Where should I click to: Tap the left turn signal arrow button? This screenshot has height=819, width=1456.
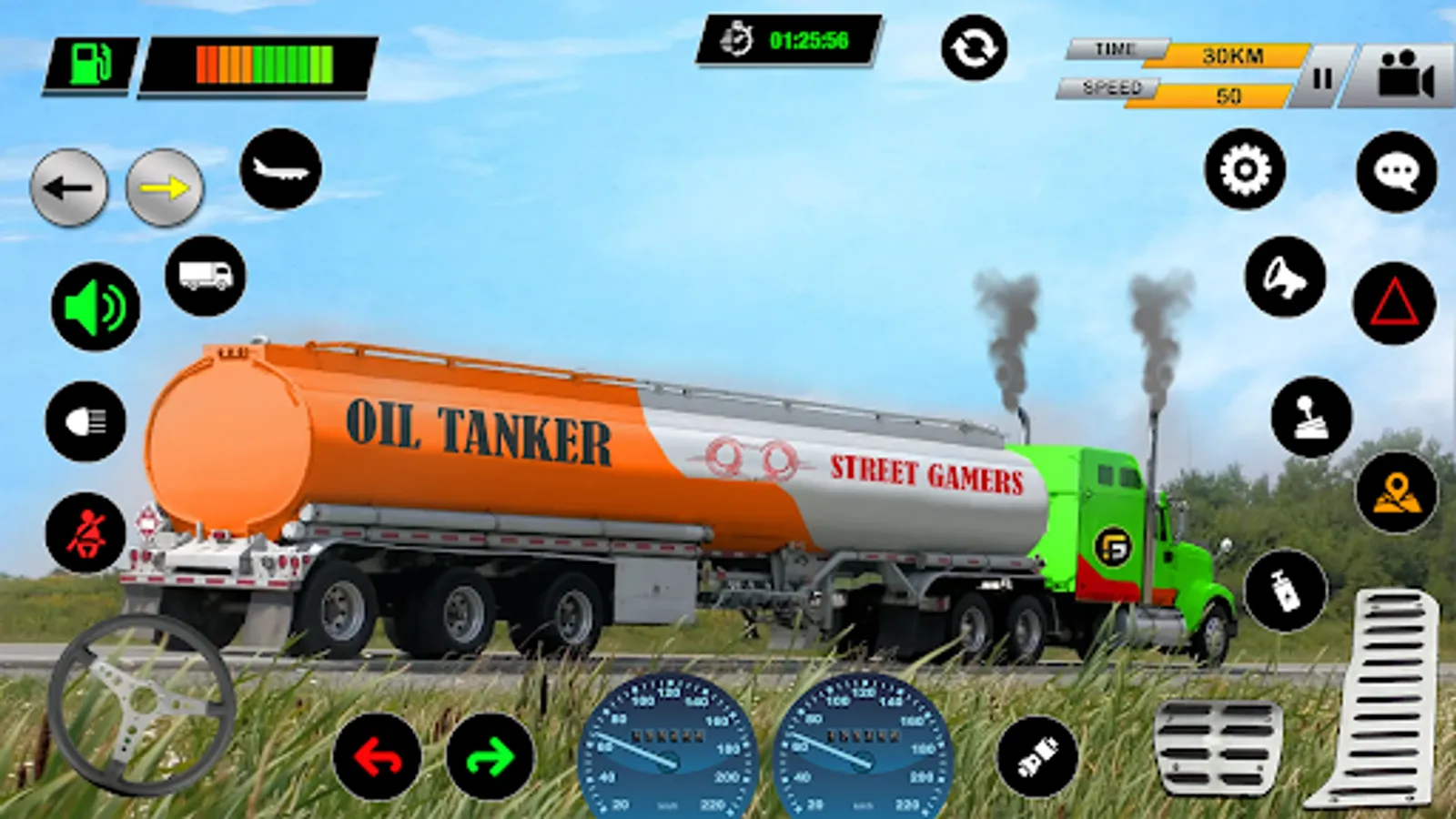[69, 188]
